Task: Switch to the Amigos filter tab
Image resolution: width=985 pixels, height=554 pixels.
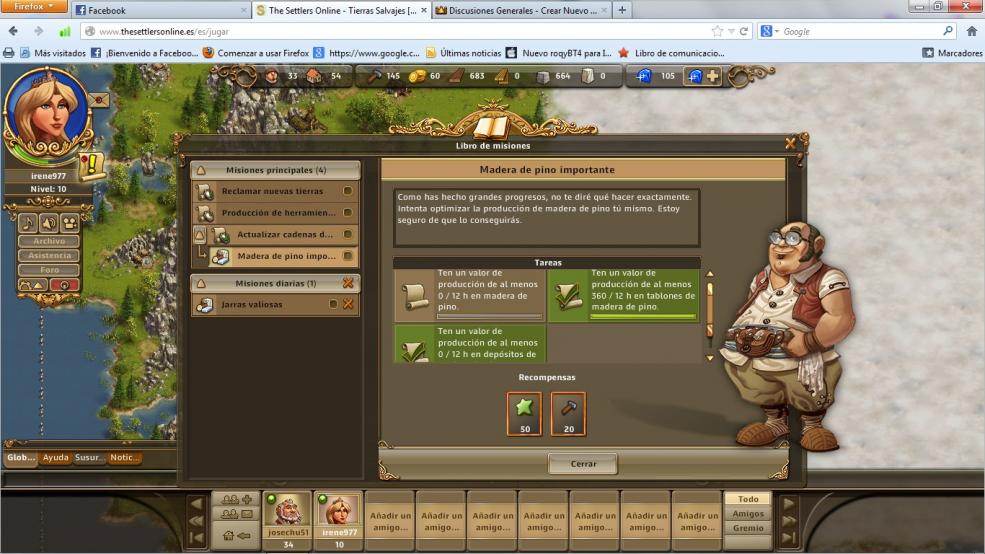Action: point(748,513)
